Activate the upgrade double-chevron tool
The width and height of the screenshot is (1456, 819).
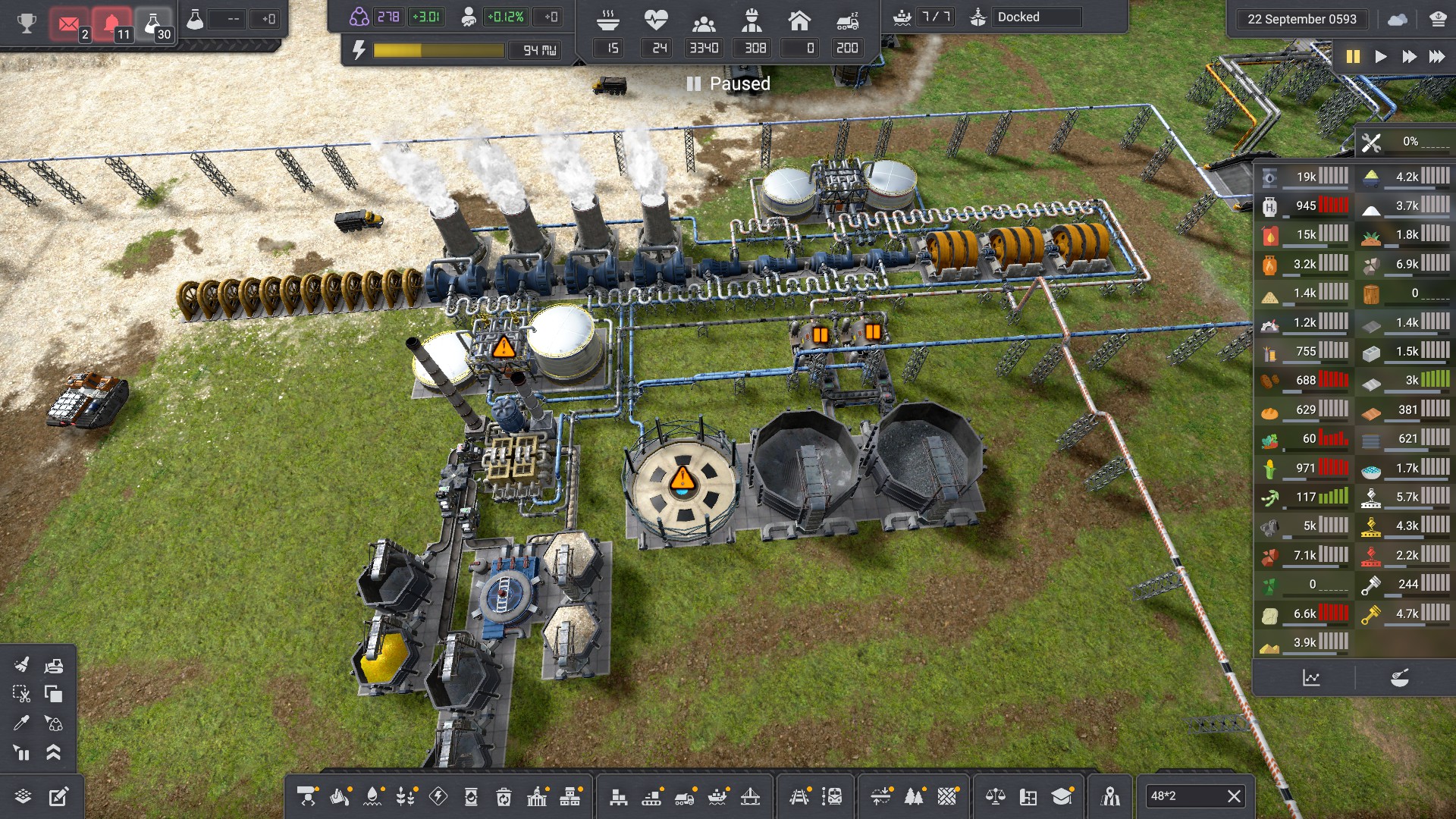54,752
